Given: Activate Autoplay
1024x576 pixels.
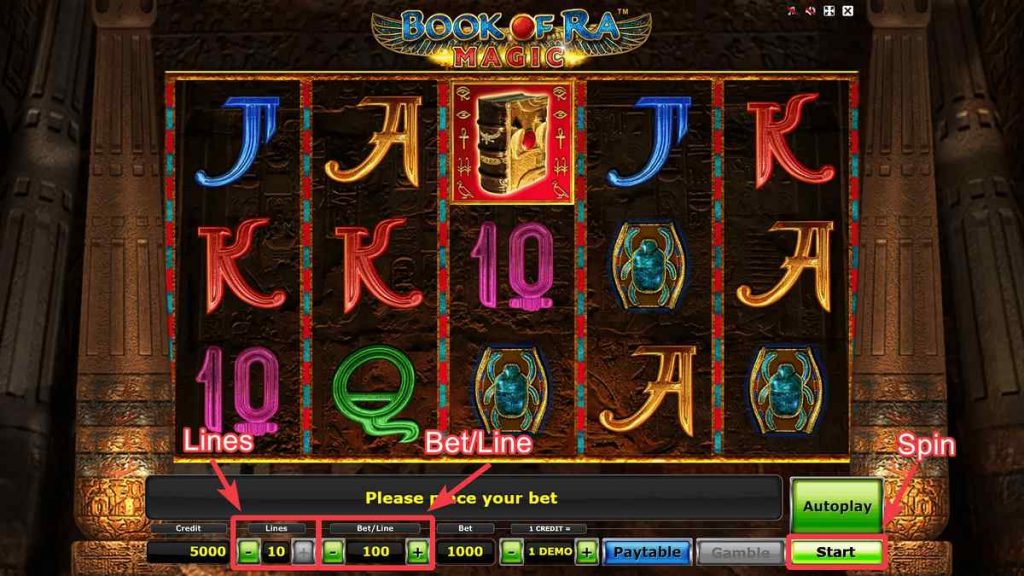Looking at the screenshot, I should pyautogui.click(x=836, y=505).
